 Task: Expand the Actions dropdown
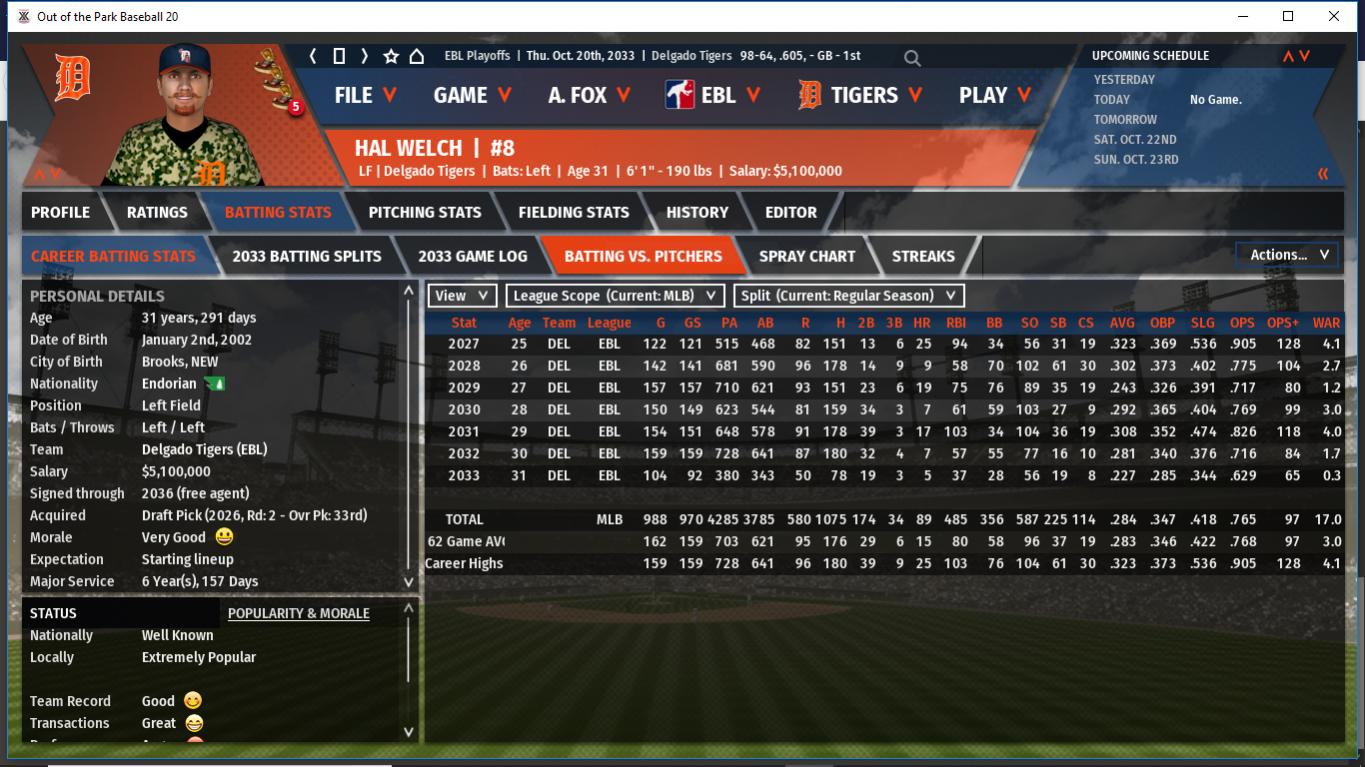[1288, 255]
